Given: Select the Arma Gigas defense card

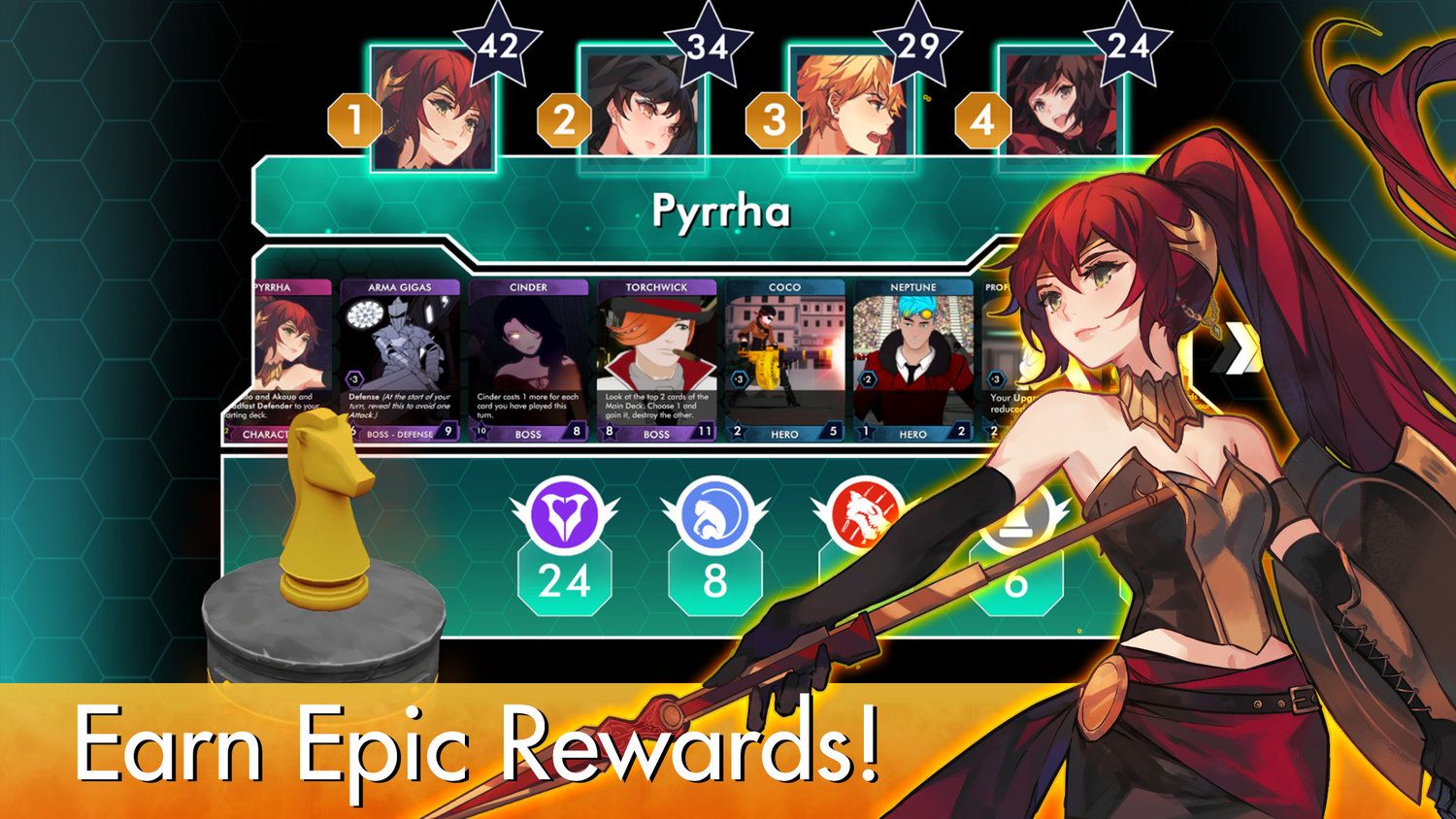Looking at the screenshot, I should 398,354.
